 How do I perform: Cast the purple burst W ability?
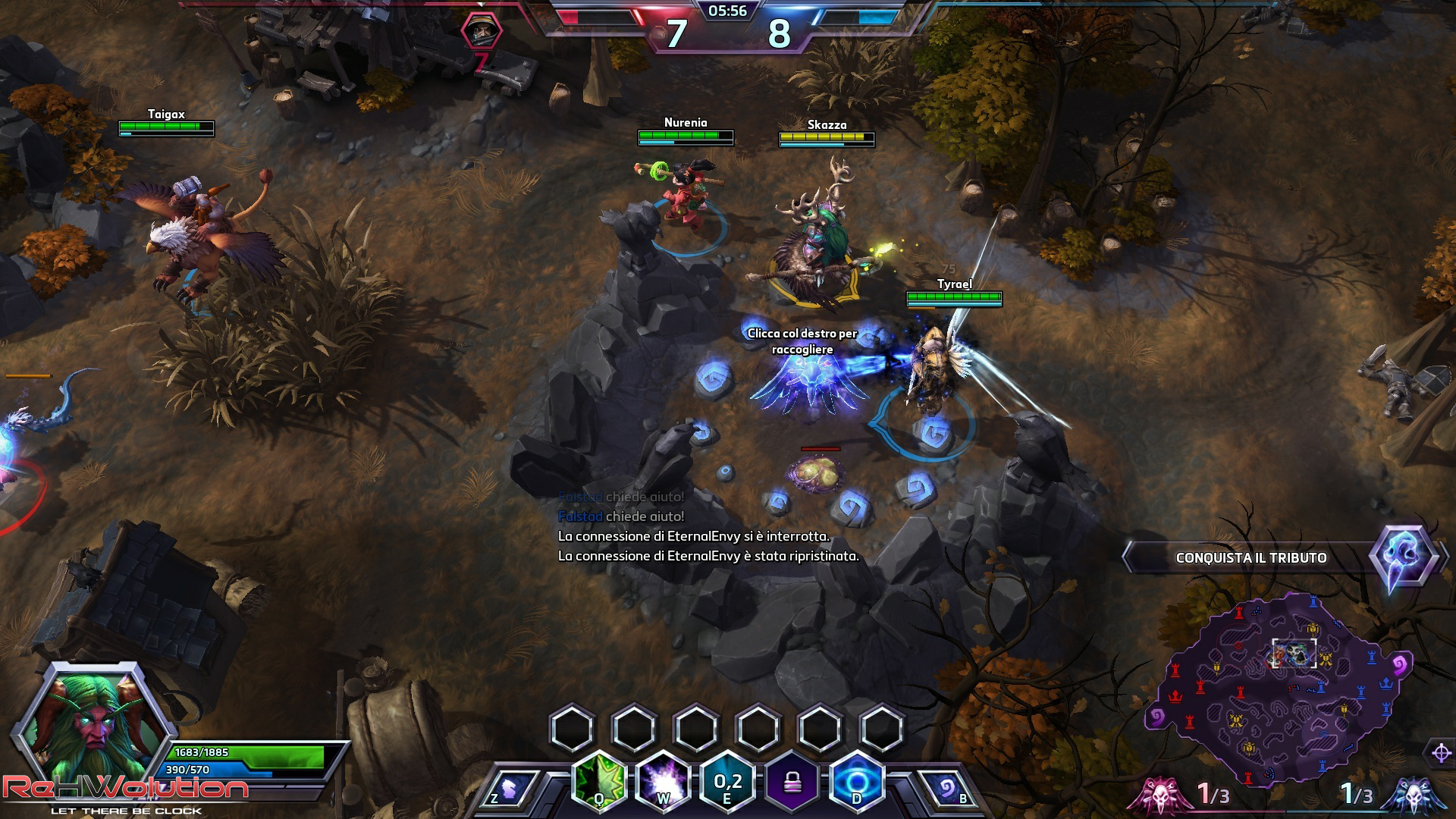point(664,781)
